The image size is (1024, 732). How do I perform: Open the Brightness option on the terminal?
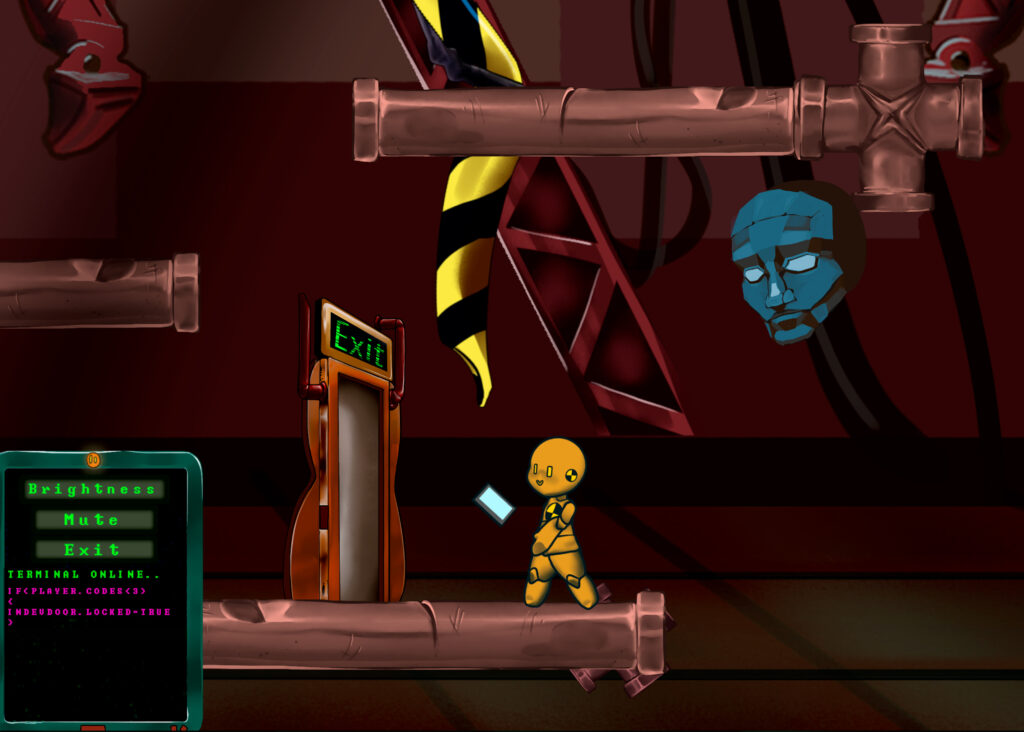click(93, 489)
